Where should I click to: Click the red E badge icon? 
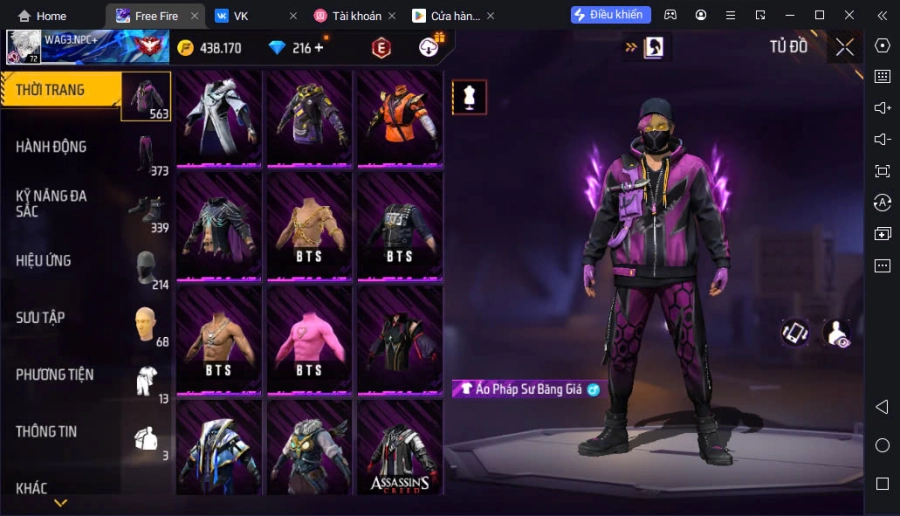coord(381,48)
